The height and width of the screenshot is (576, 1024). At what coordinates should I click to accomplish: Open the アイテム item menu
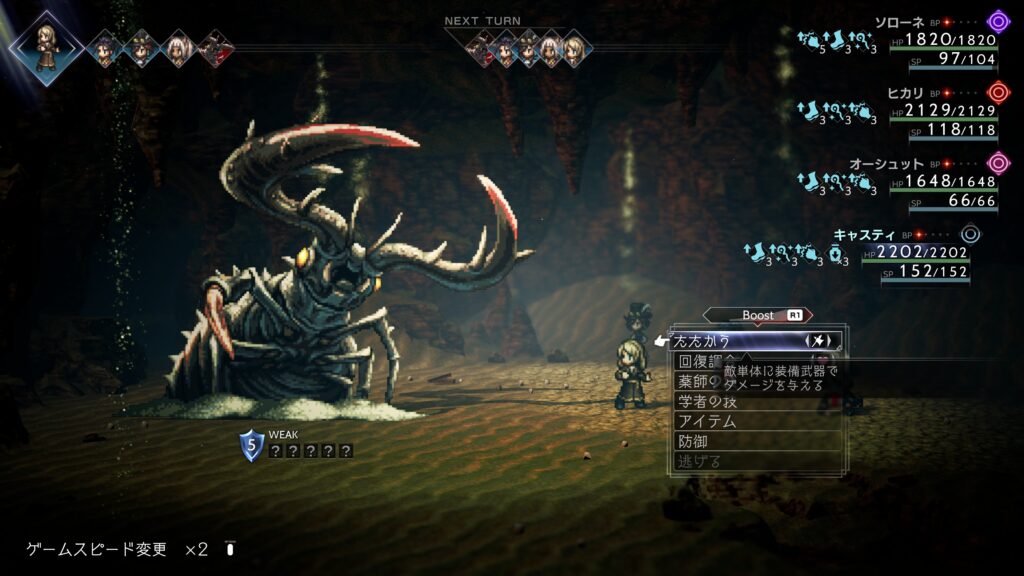pos(707,421)
